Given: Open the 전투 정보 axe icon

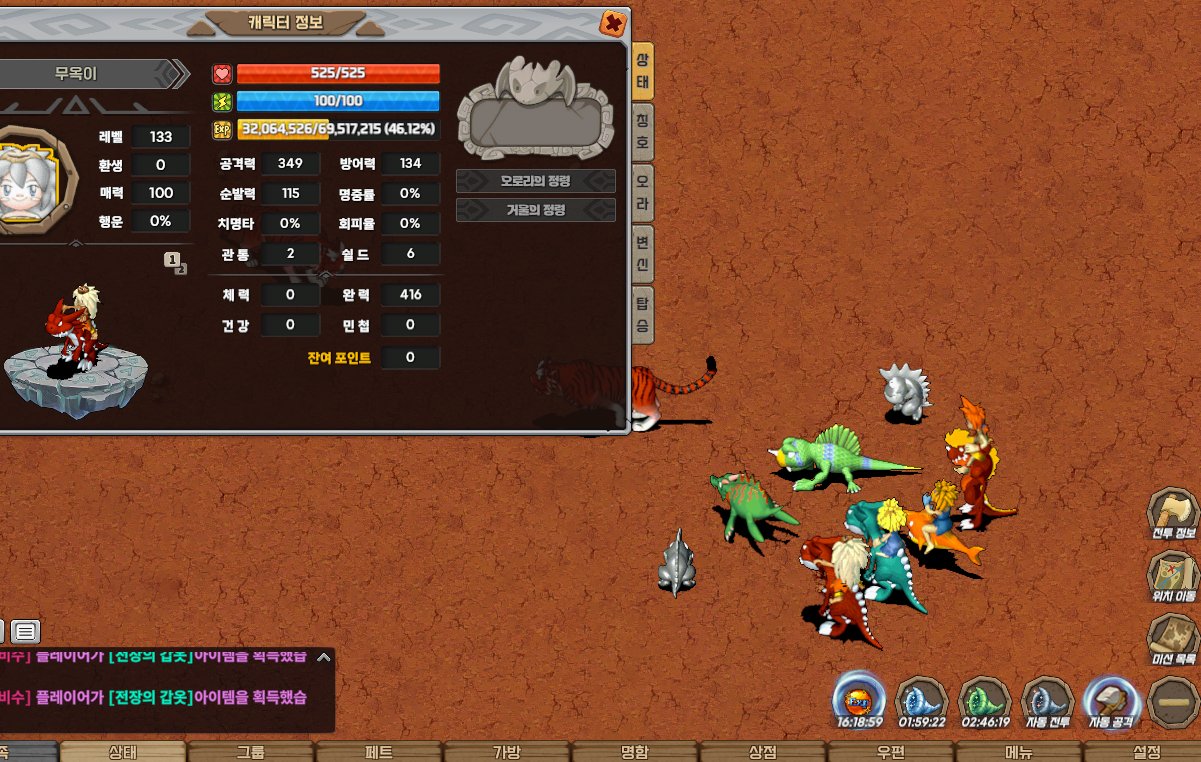Looking at the screenshot, I should pyautogui.click(x=1172, y=514).
